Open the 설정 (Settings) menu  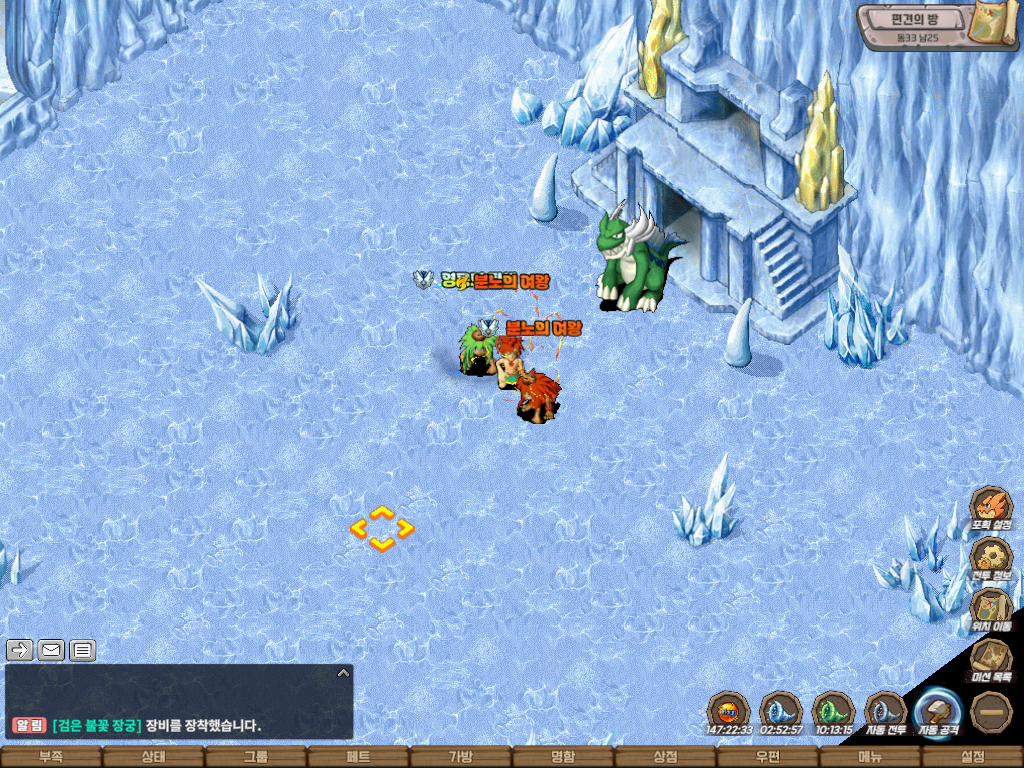click(972, 757)
